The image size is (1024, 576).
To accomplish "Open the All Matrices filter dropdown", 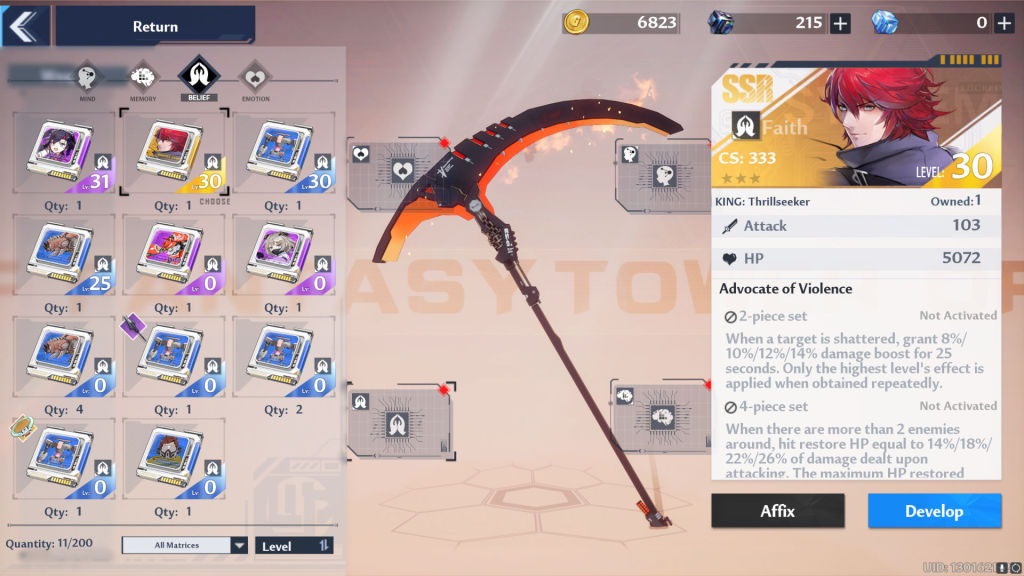I will coord(185,545).
